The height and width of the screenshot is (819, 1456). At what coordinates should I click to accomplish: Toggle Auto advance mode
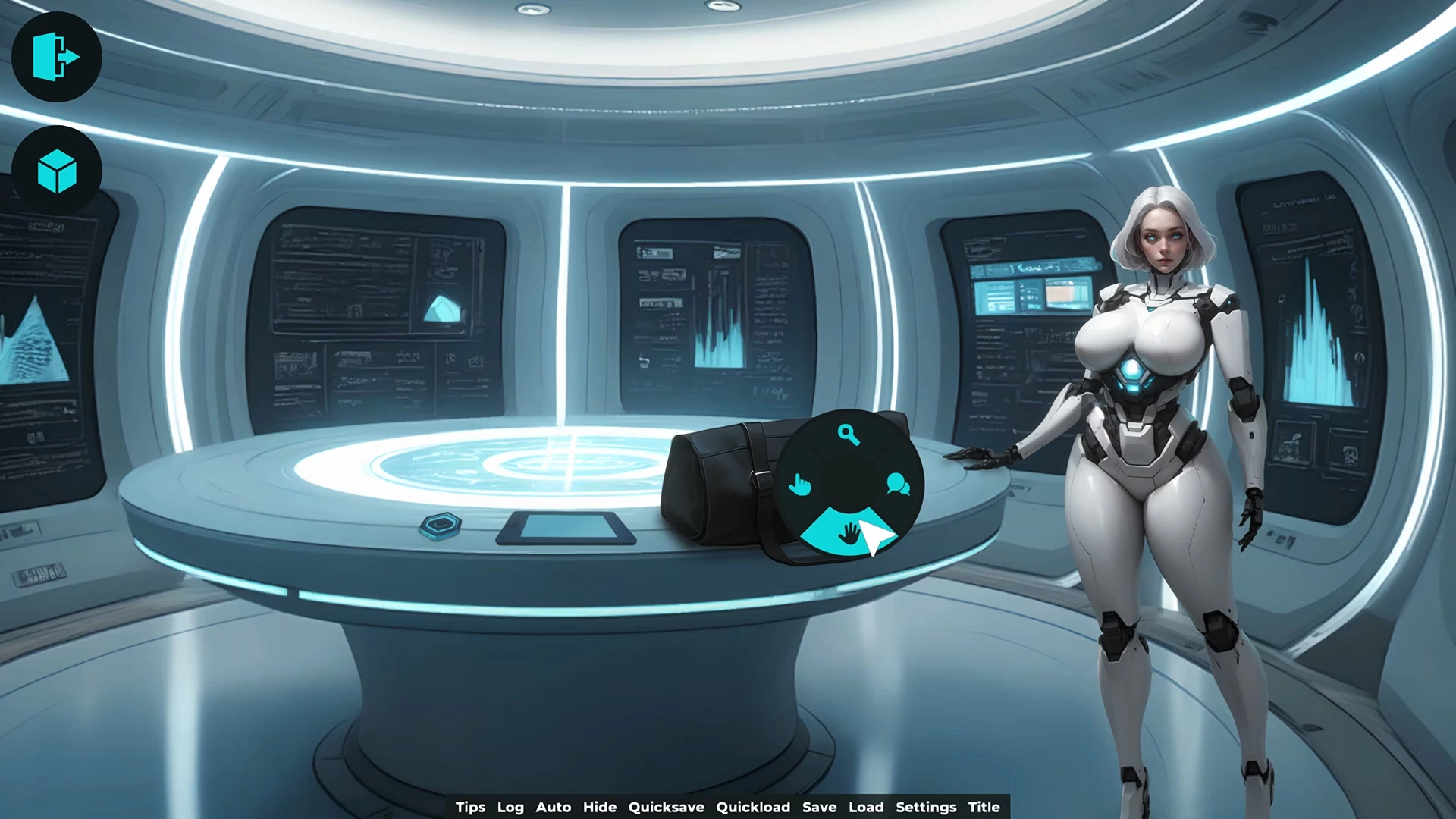point(554,807)
